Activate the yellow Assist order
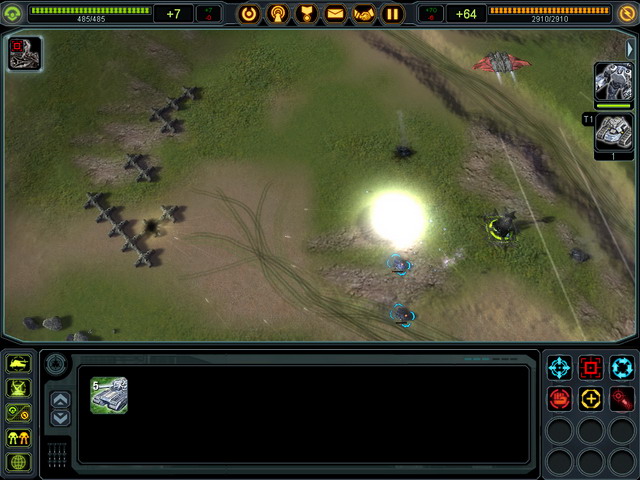640x480 pixels. tap(590, 399)
